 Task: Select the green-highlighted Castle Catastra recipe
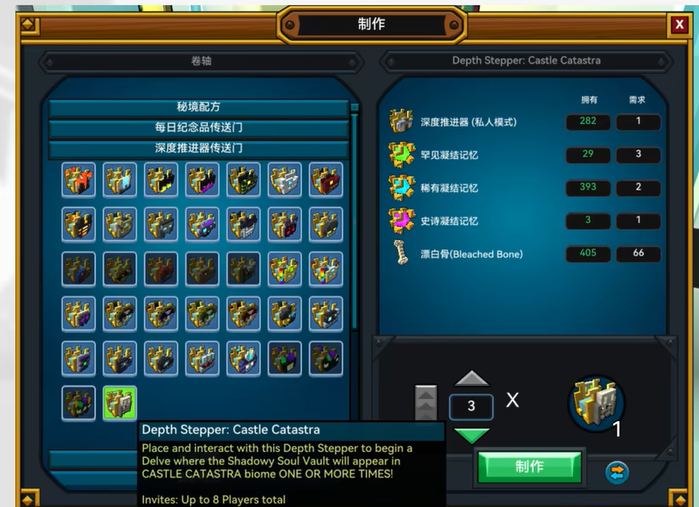click(120, 403)
